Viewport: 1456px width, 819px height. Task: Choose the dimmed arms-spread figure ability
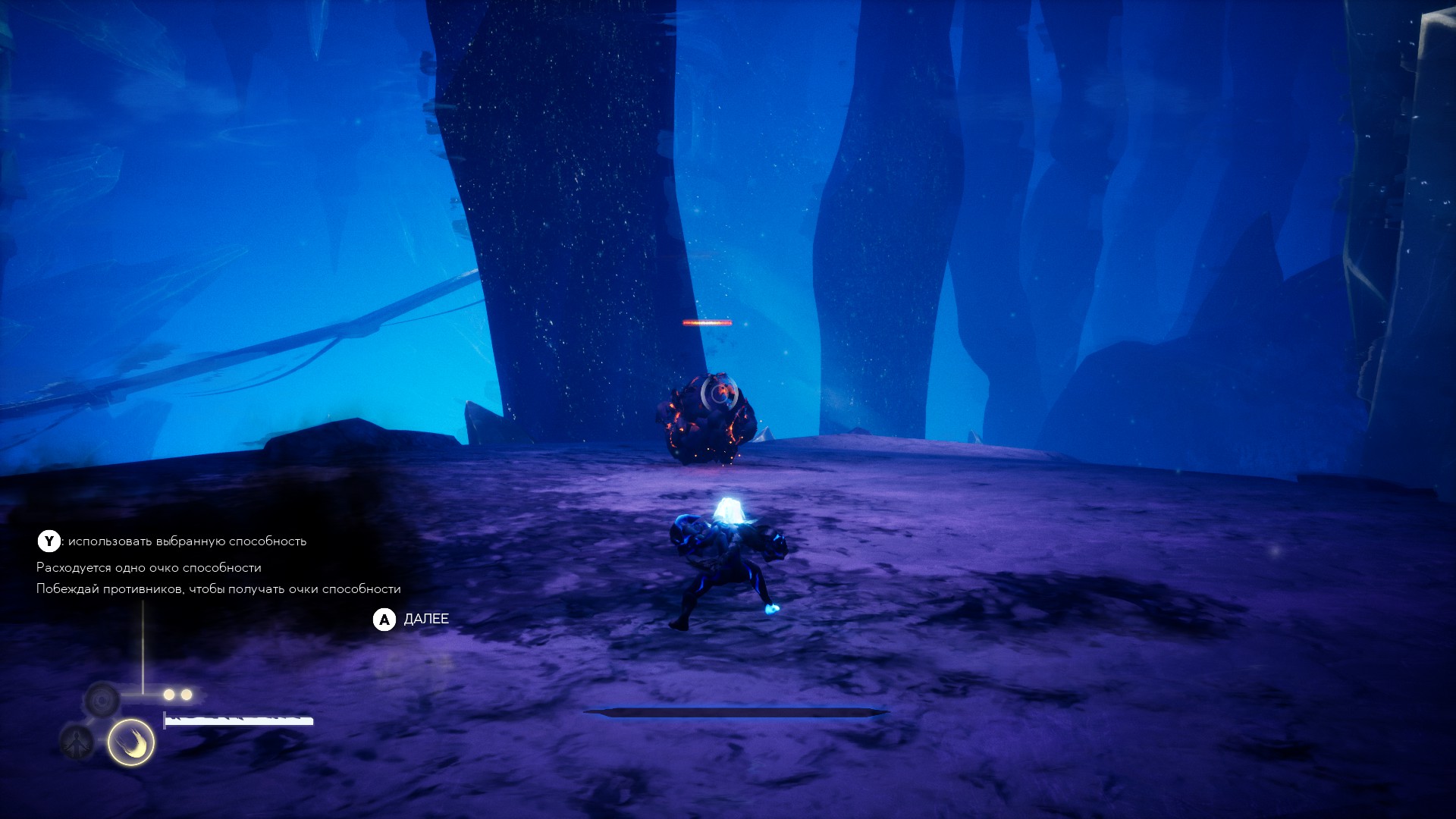pos(77,742)
